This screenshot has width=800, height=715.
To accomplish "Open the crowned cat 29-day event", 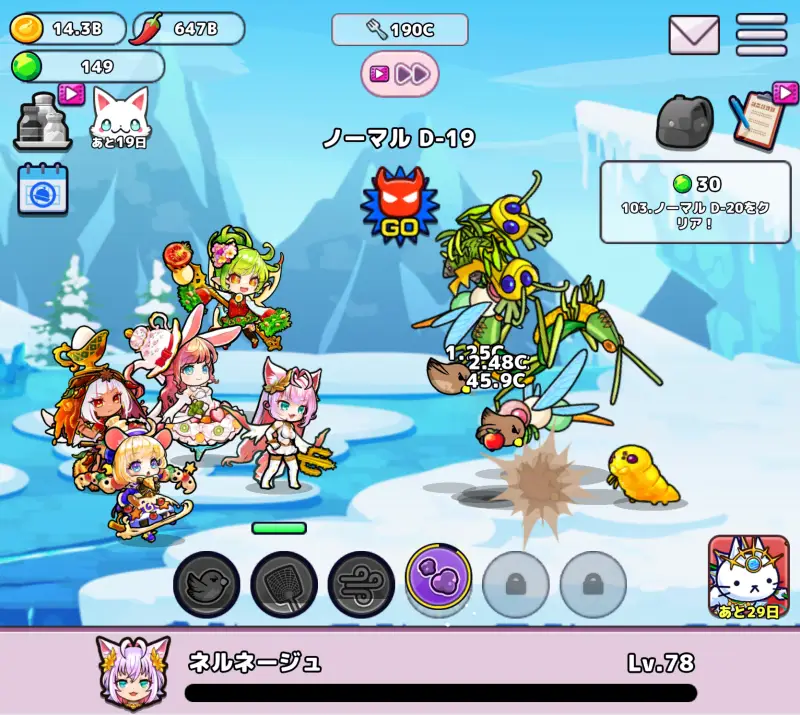I will tap(748, 578).
